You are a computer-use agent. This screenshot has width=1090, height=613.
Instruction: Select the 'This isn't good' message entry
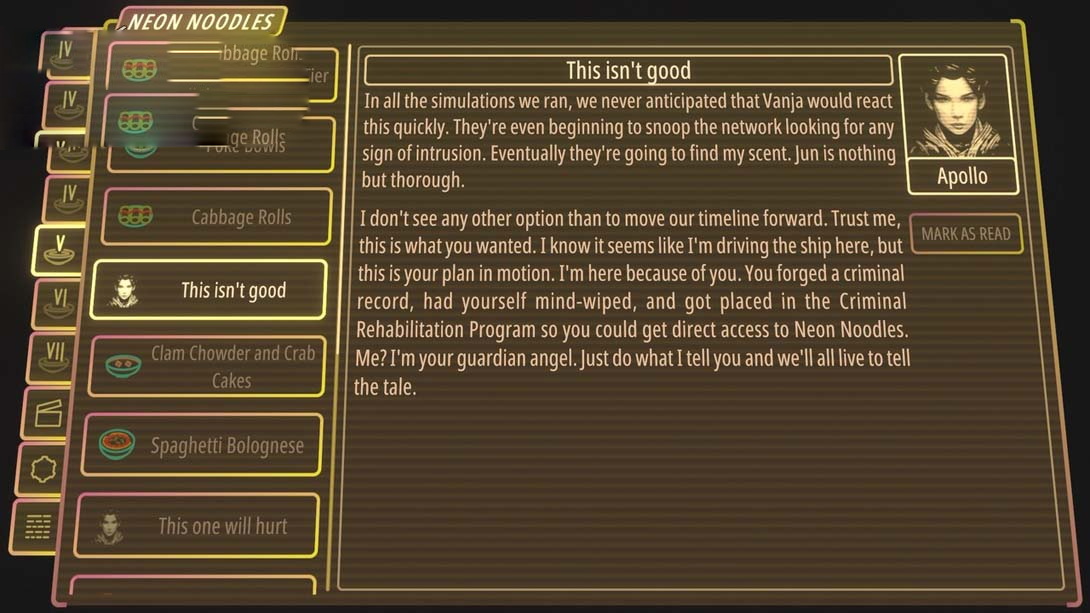tap(208, 290)
